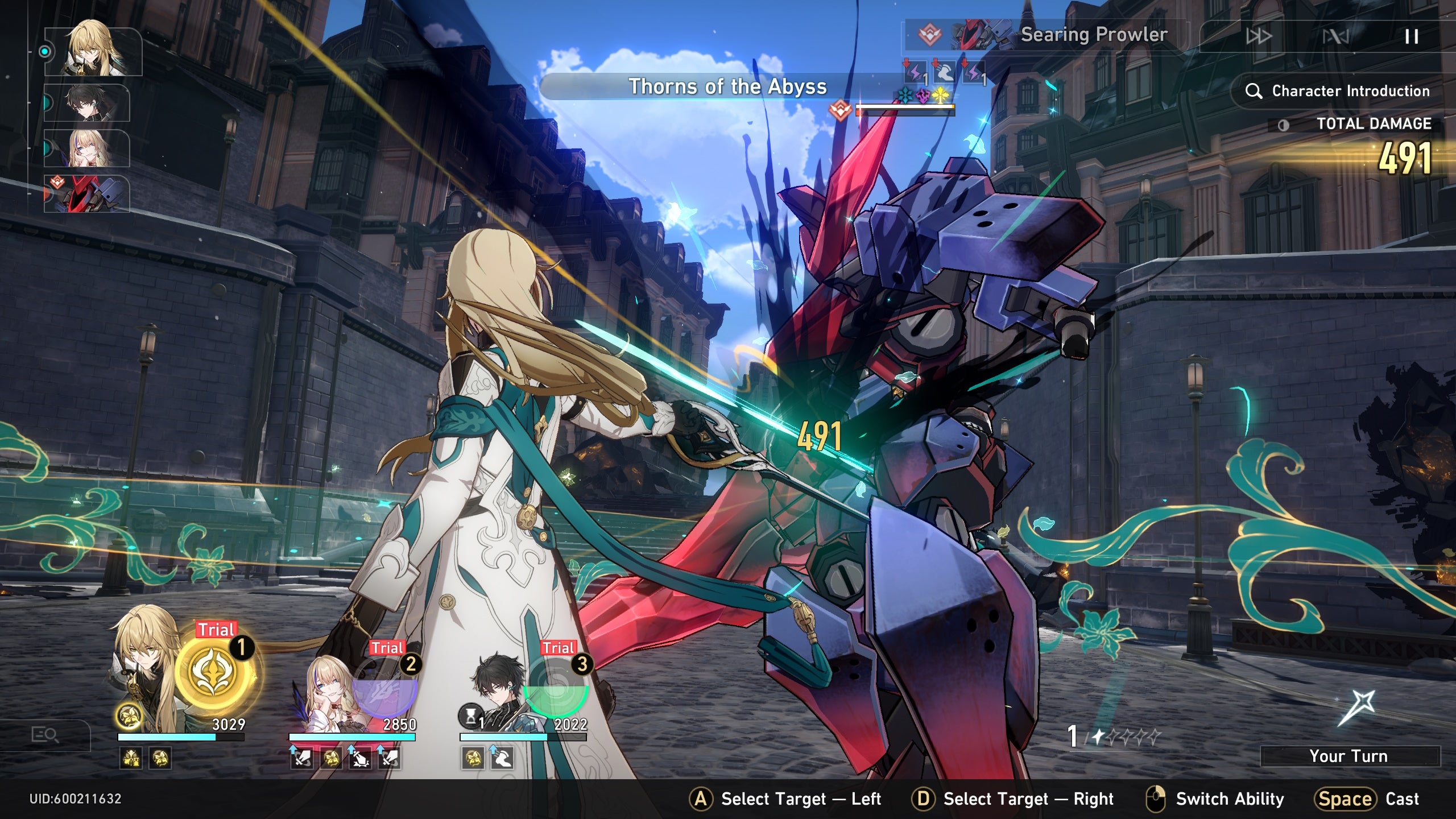This screenshot has height=819, width=1456.
Task: Click the Total Damage display toggle icon
Action: point(1284,125)
